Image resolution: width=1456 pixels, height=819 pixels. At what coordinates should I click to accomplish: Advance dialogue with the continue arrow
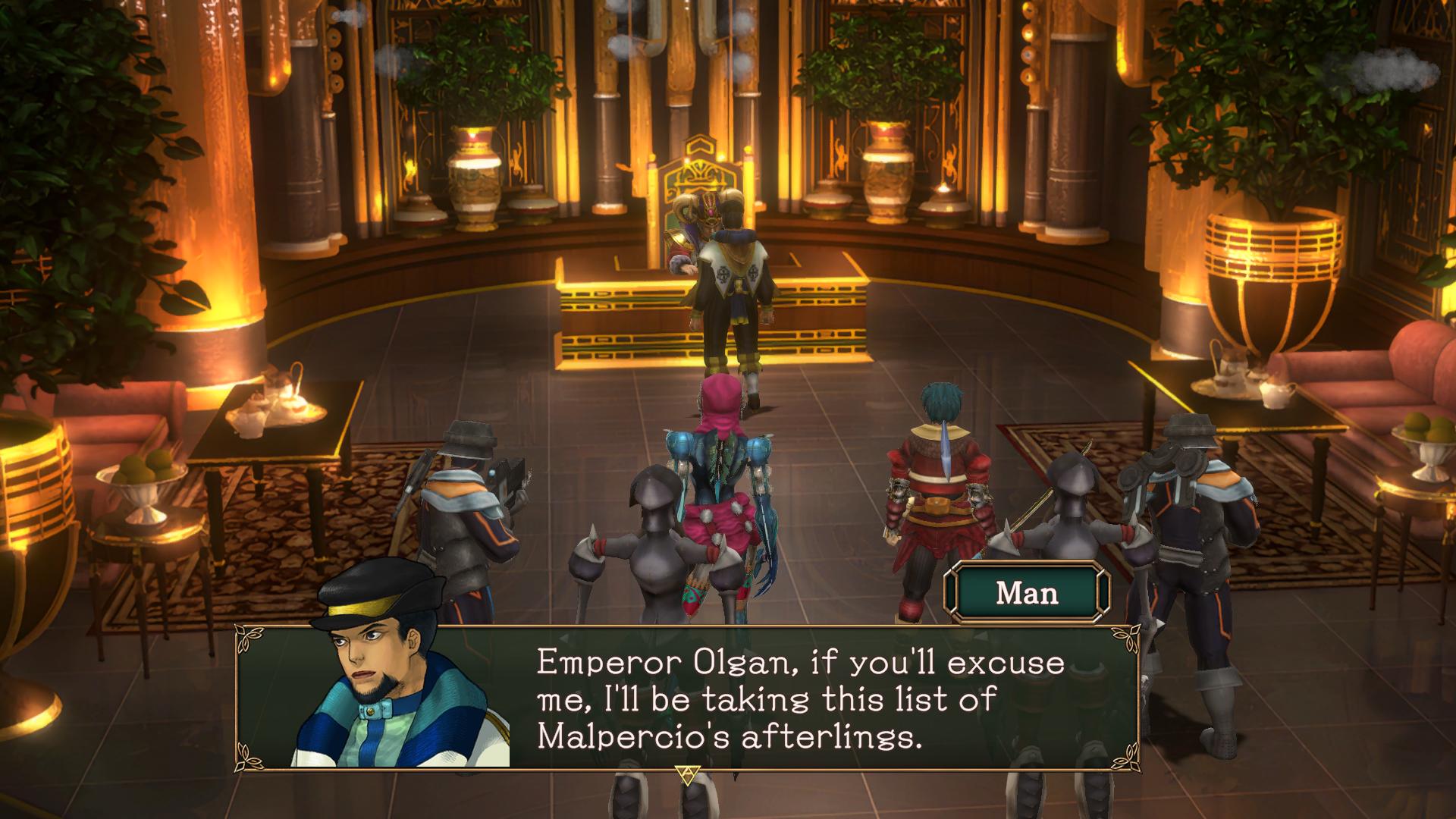687,773
